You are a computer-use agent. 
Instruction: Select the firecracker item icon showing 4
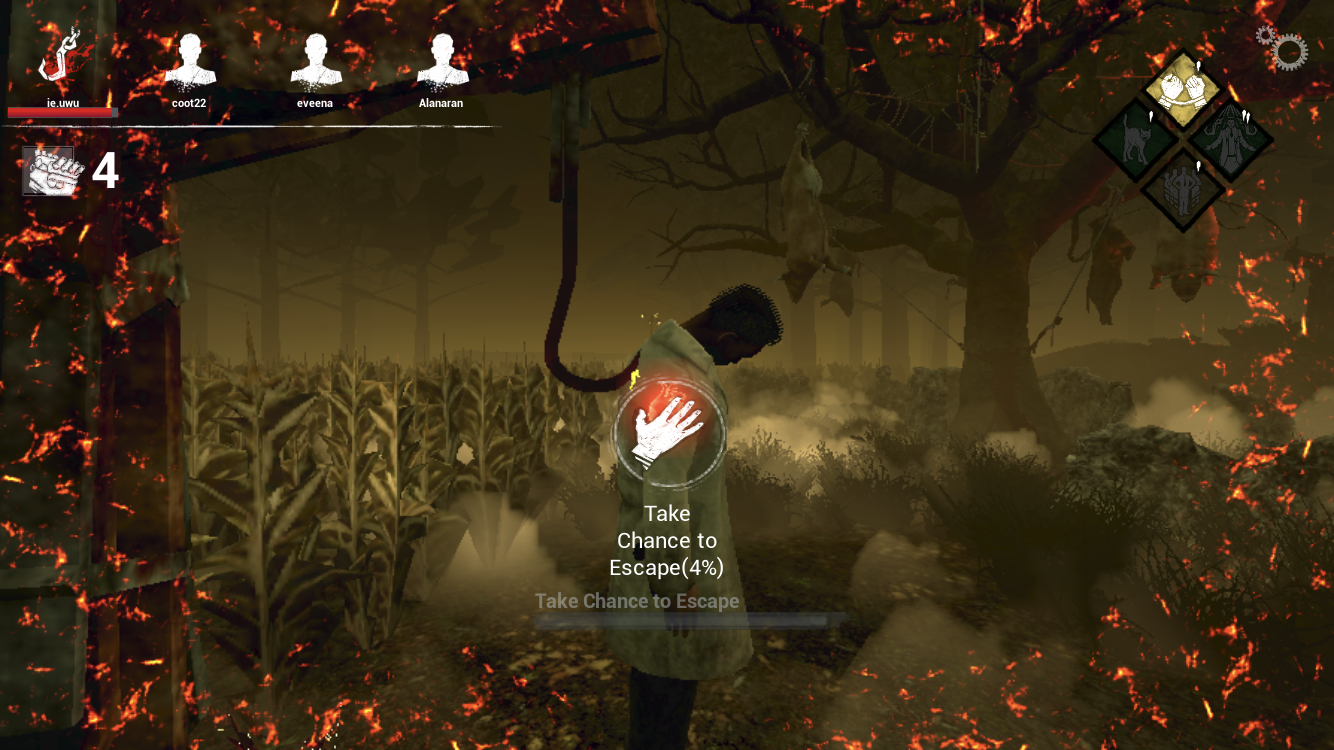tap(47, 168)
